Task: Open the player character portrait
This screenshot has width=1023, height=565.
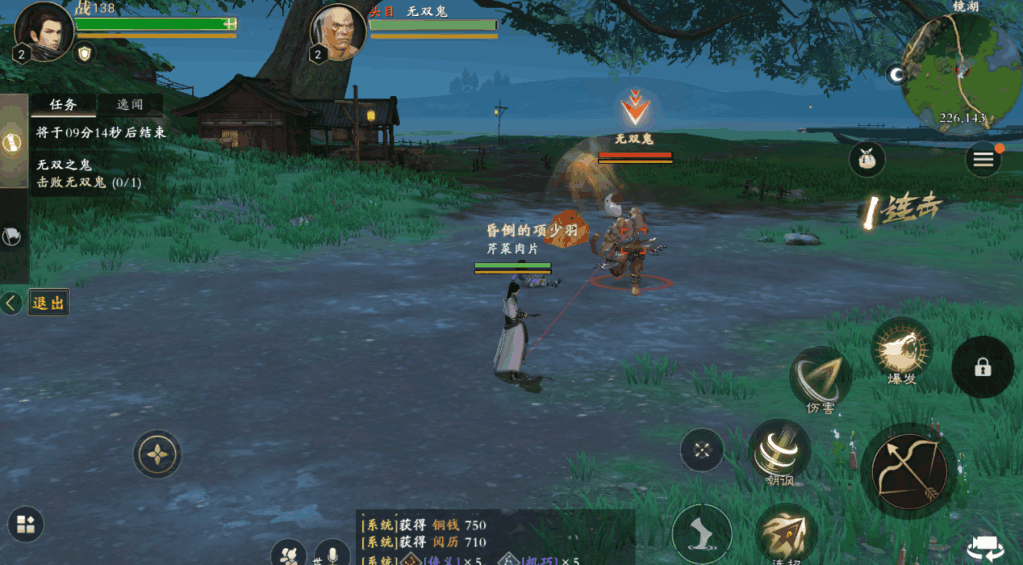Action: tap(44, 29)
